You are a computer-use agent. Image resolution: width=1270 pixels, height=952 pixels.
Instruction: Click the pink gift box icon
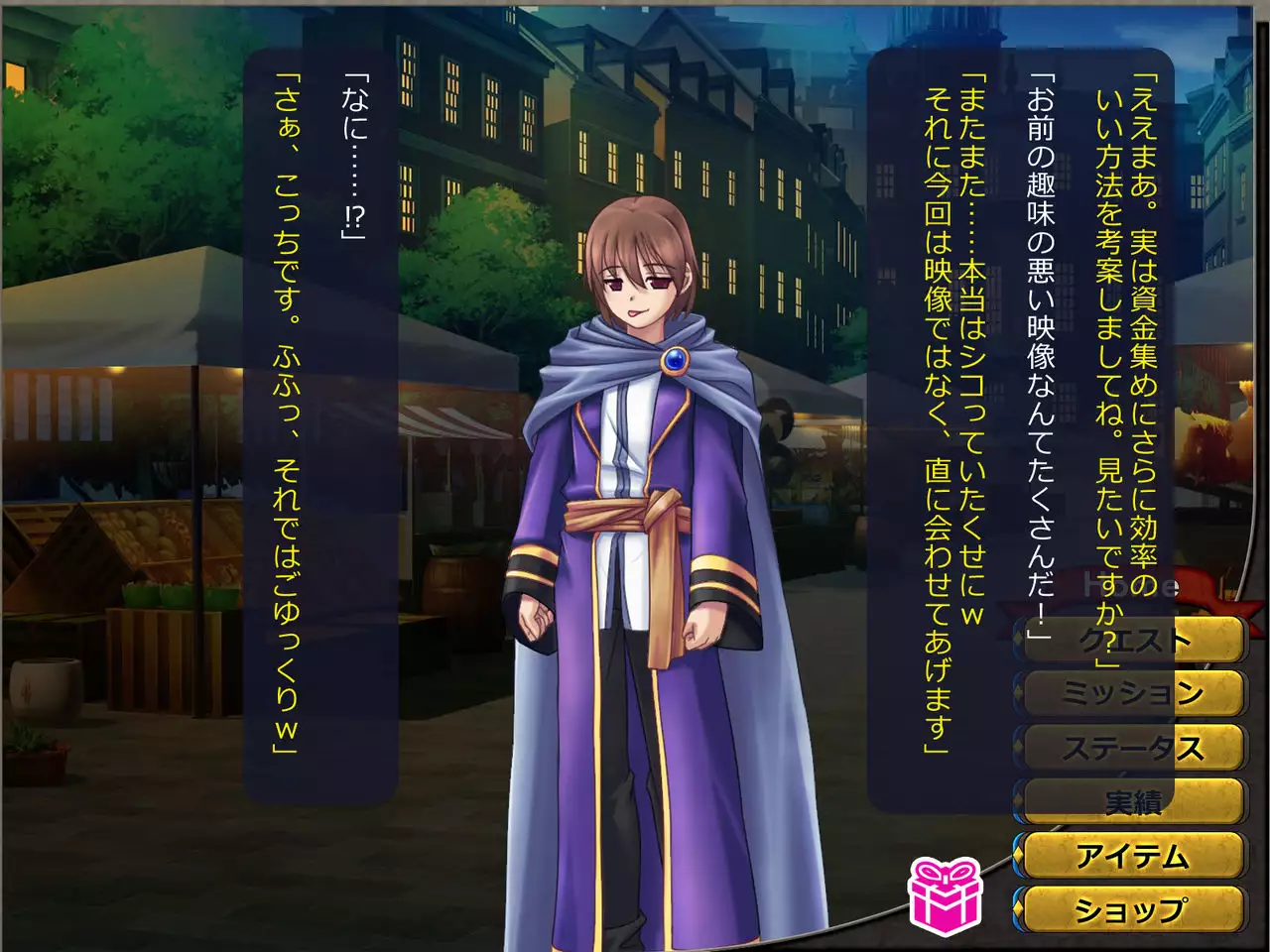tap(945, 895)
